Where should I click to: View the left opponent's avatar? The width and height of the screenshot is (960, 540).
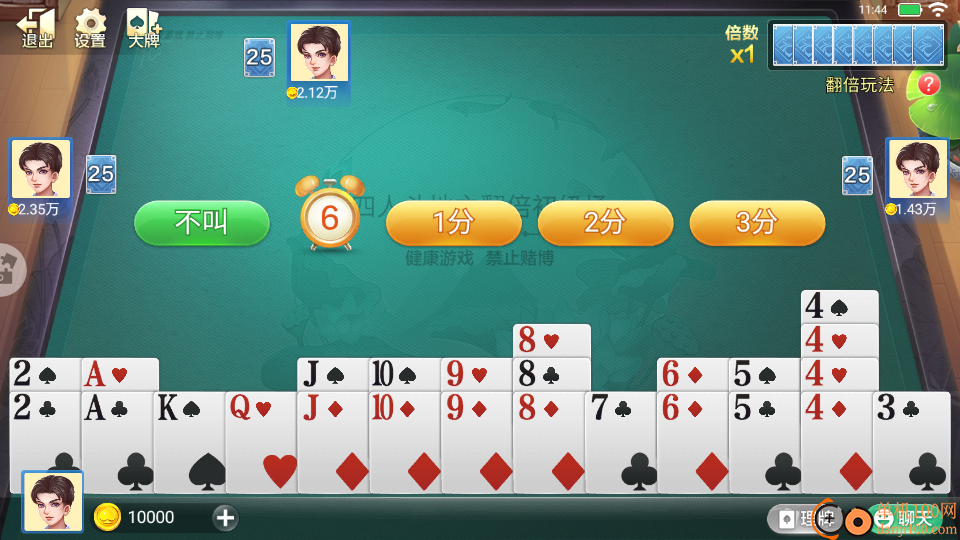coord(41,168)
